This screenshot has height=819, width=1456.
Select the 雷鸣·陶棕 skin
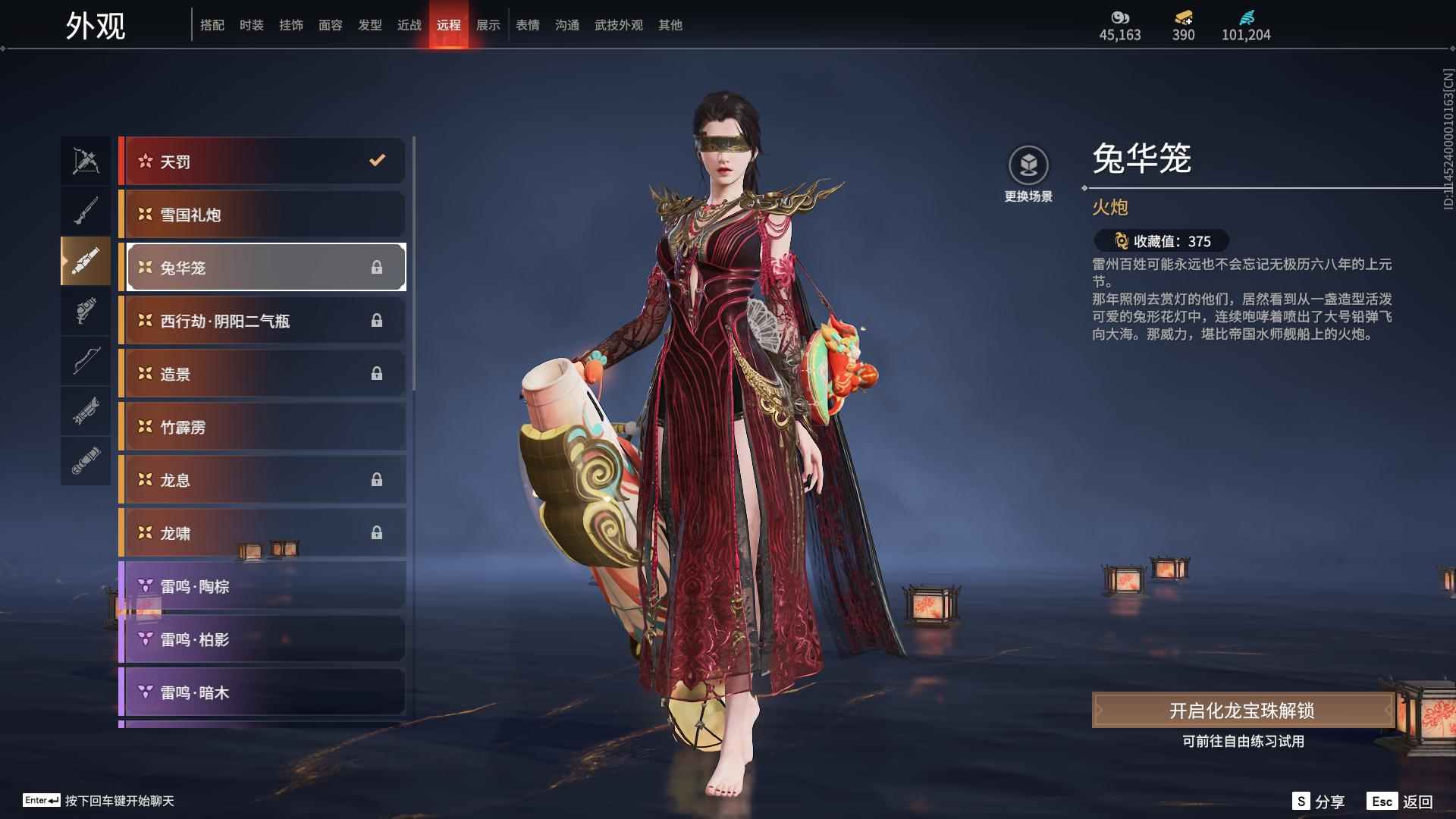262,586
